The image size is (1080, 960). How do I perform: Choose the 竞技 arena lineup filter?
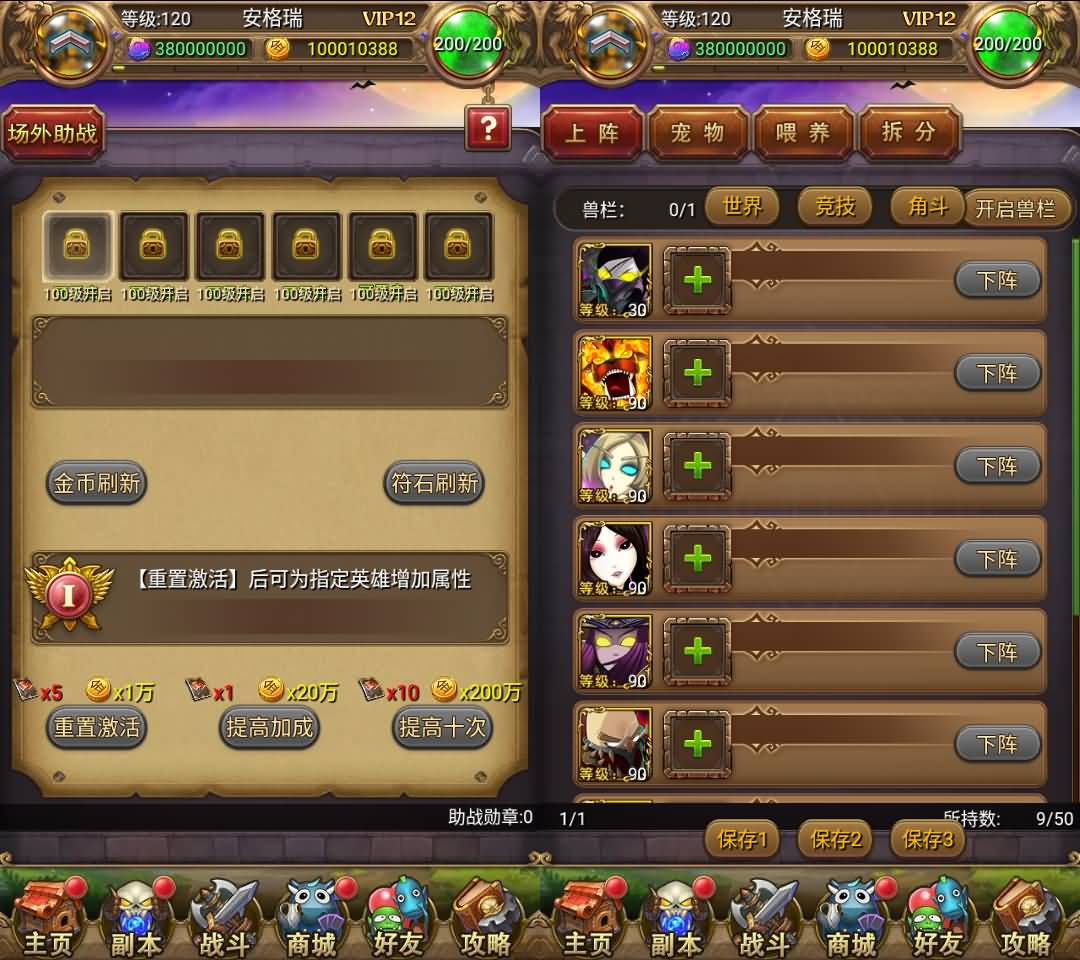coord(835,207)
